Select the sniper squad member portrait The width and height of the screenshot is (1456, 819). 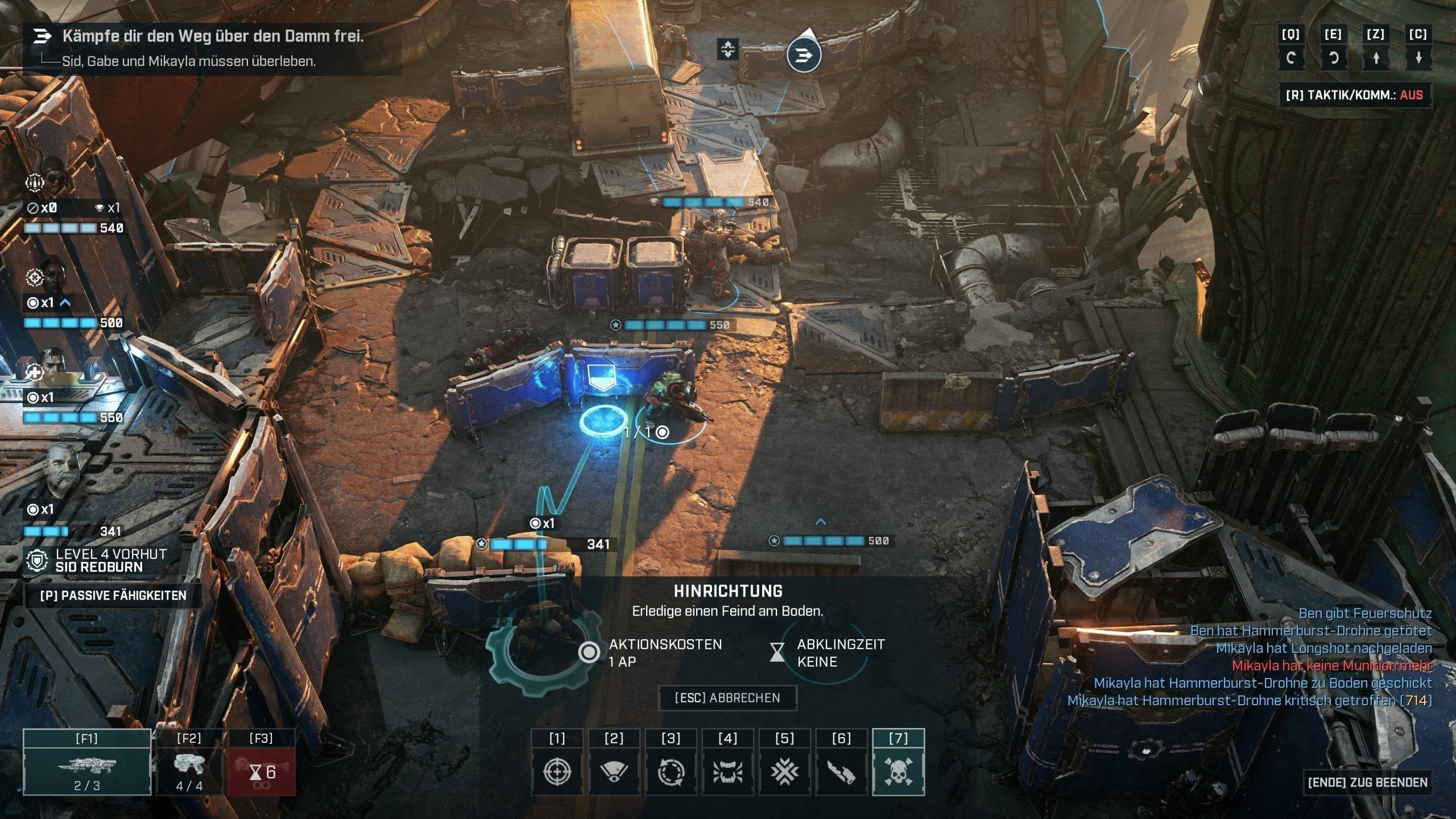pyautogui.click(x=52, y=275)
